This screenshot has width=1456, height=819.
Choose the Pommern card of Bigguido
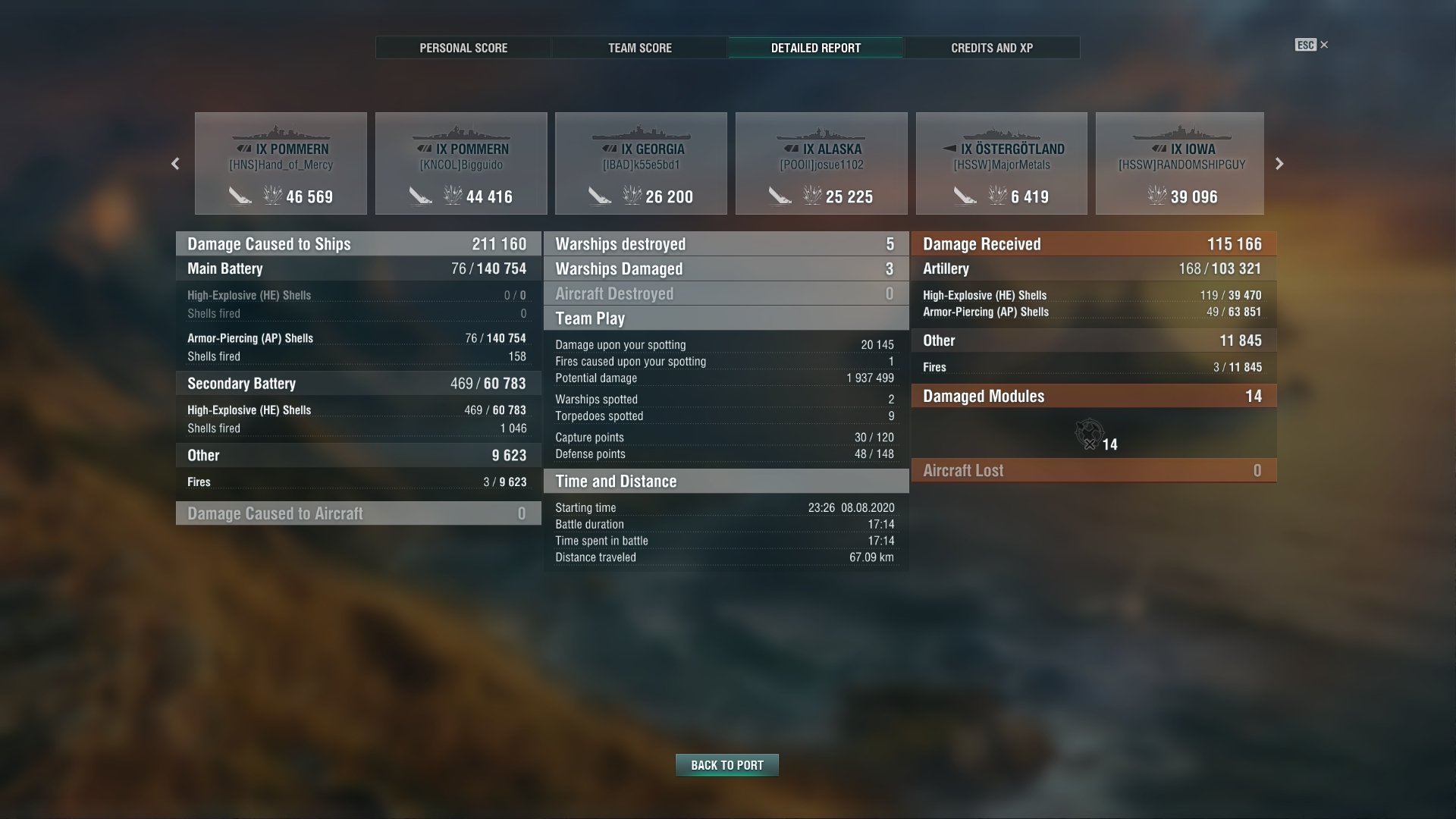461,164
